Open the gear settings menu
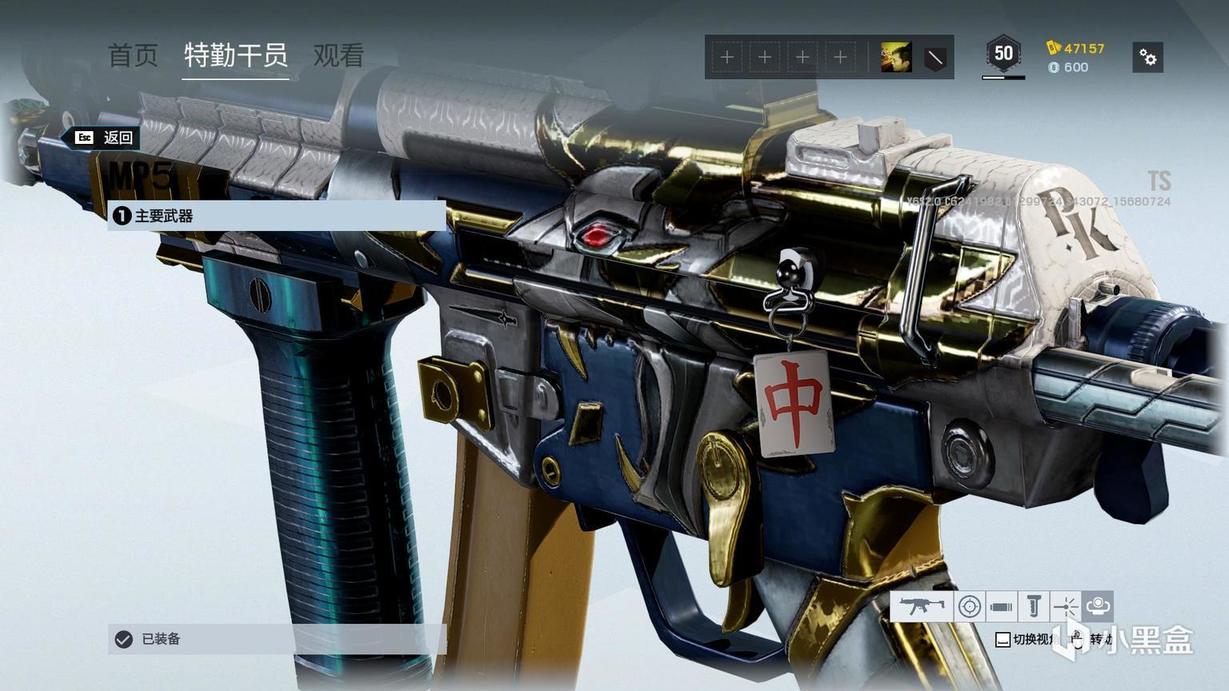 (x=1148, y=57)
